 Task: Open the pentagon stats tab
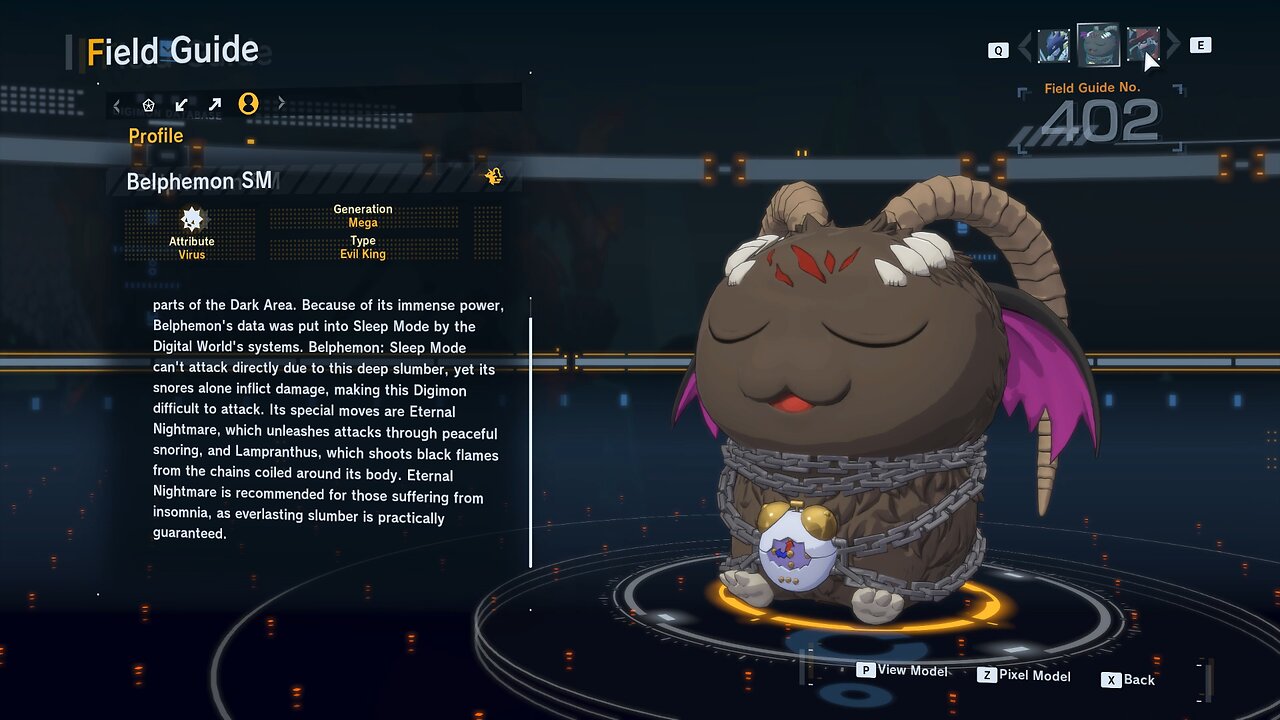149,104
